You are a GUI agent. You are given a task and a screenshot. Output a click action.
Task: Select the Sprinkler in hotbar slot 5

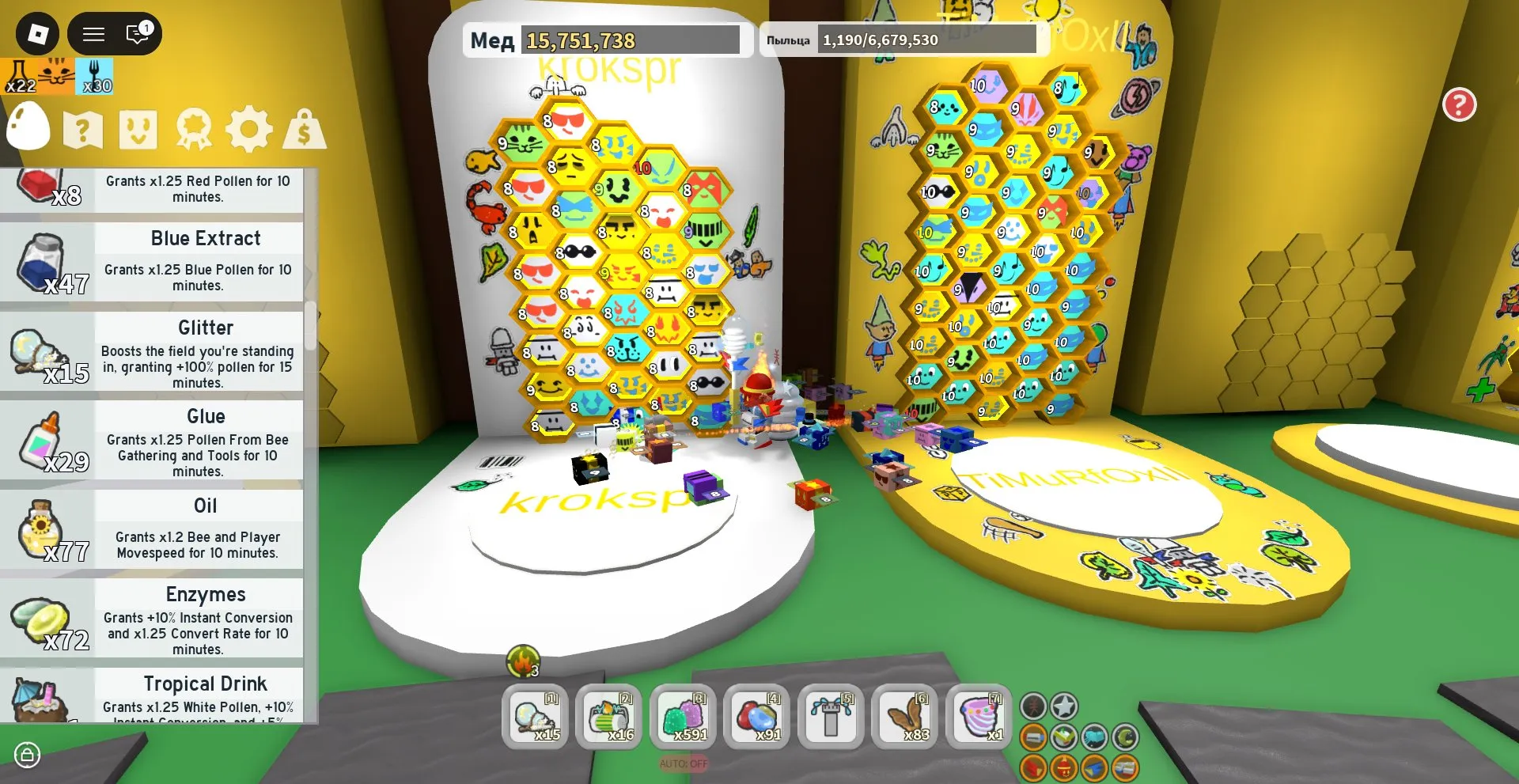click(830, 718)
